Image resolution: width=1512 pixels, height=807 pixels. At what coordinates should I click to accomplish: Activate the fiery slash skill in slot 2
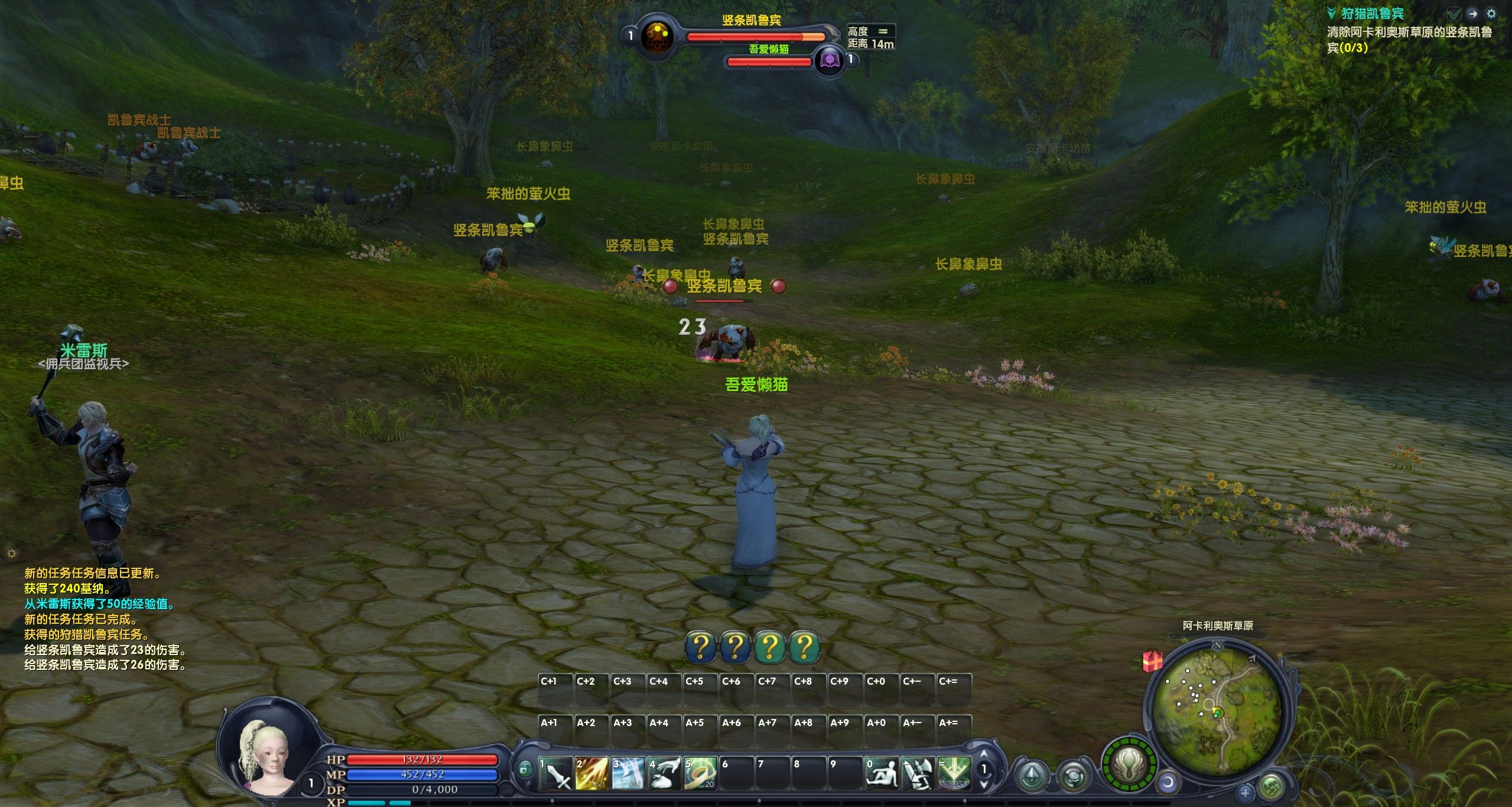(x=591, y=774)
